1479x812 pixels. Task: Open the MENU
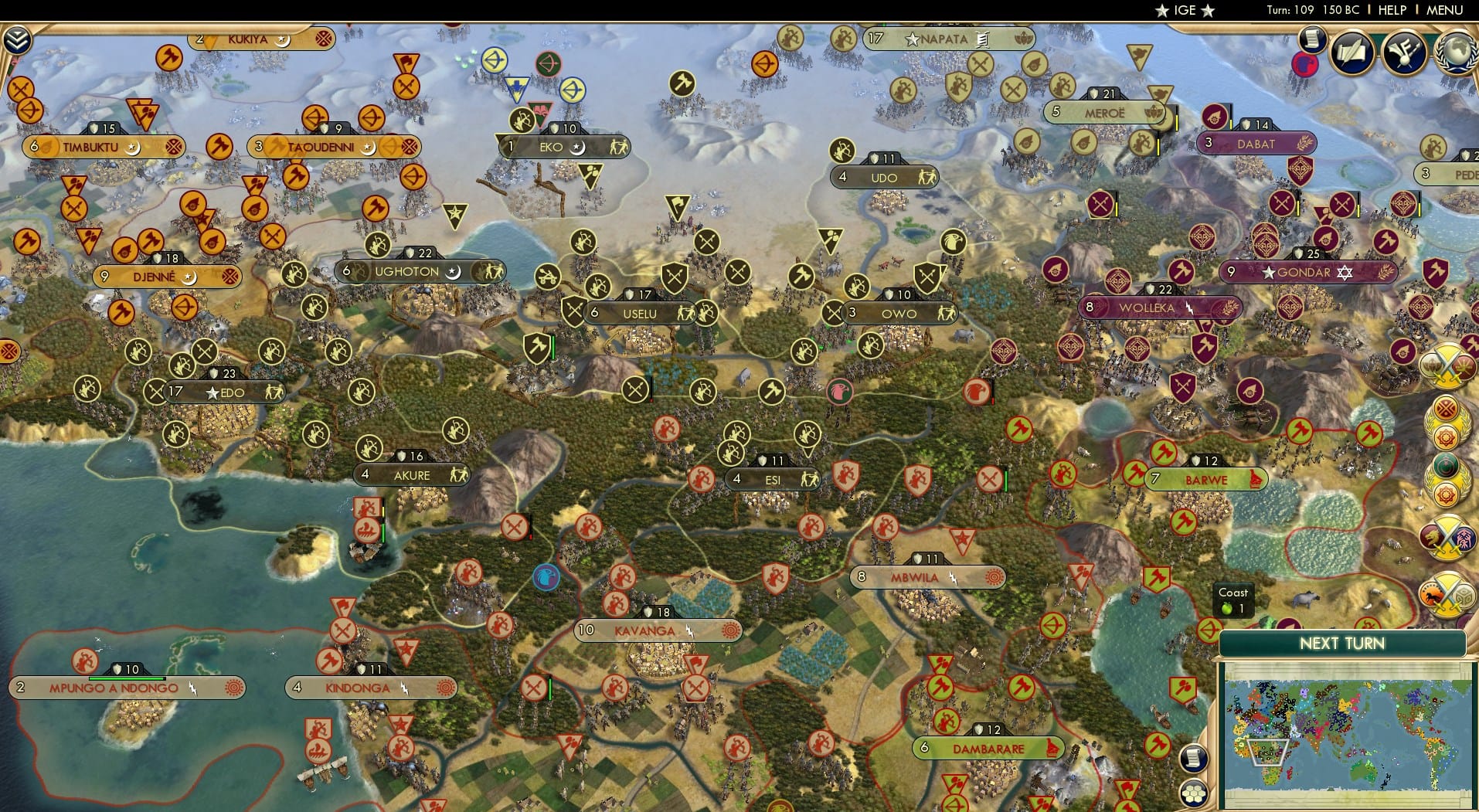click(x=1447, y=10)
